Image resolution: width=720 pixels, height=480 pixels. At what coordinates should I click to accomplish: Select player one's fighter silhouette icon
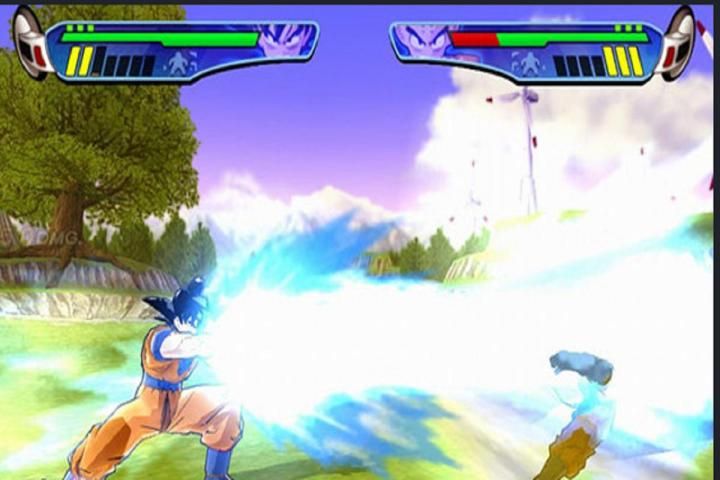(x=179, y=64)
